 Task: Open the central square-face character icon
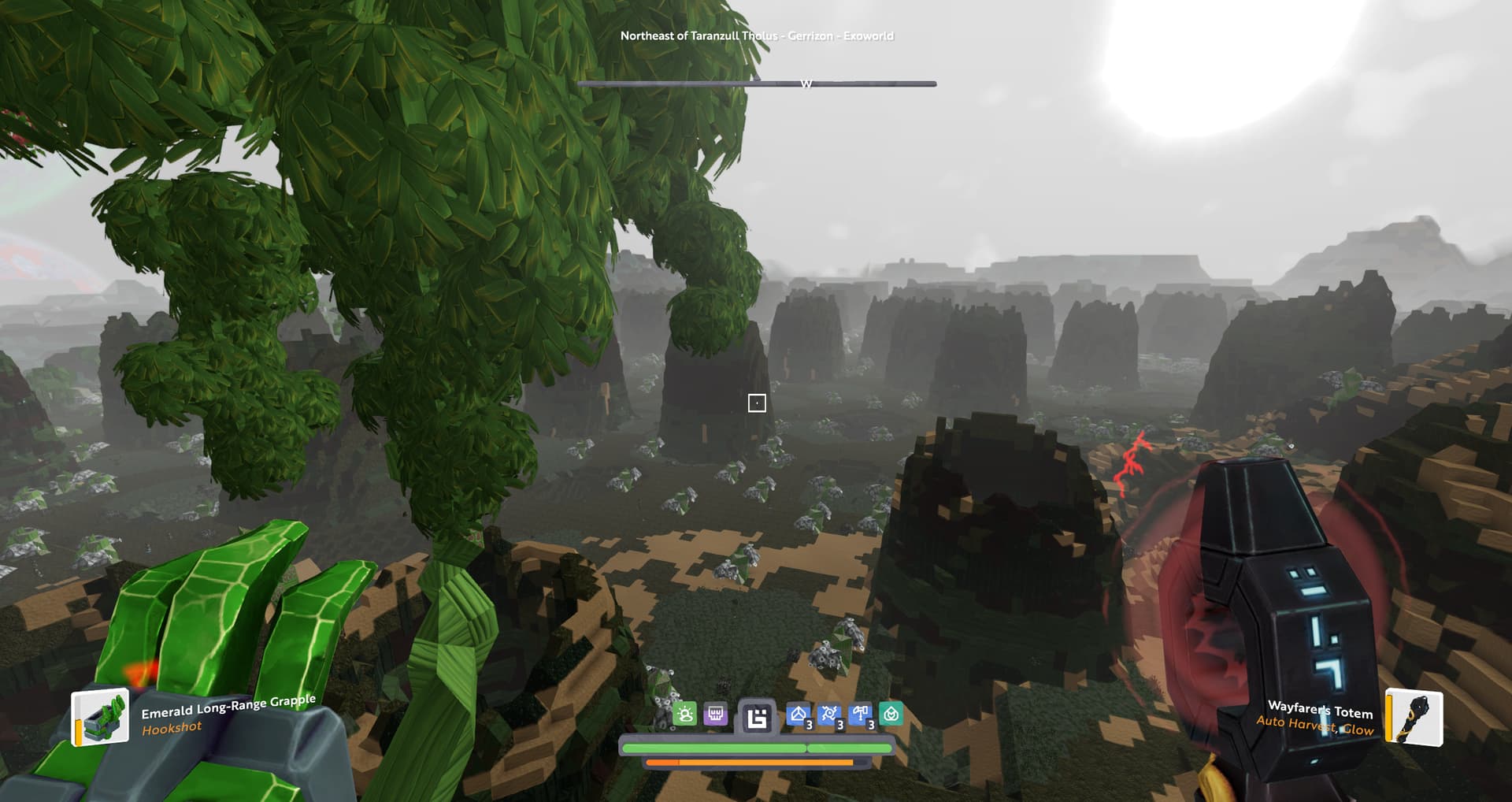coord(757,718)
